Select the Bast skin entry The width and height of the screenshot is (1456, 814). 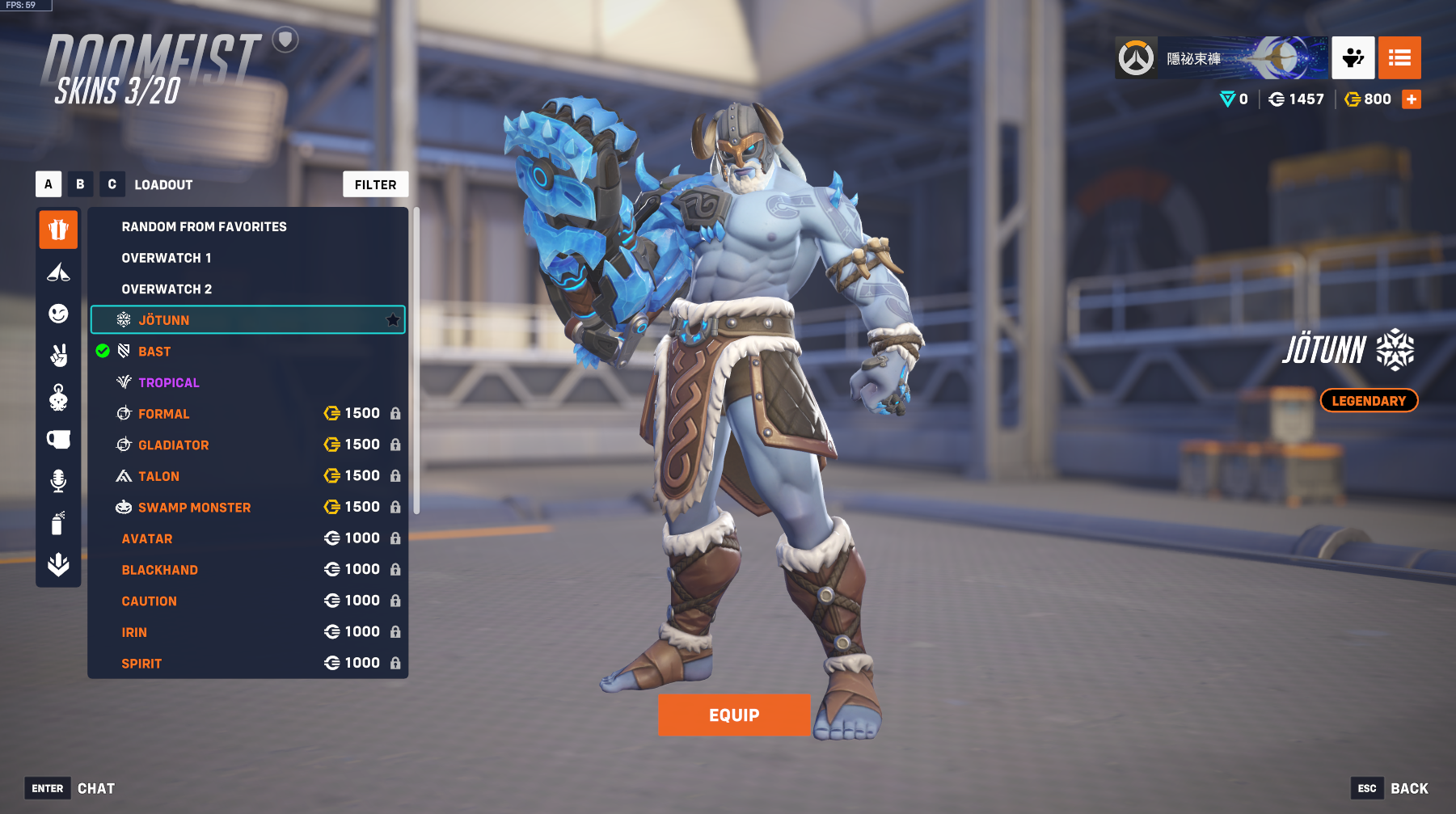[154, 352]
